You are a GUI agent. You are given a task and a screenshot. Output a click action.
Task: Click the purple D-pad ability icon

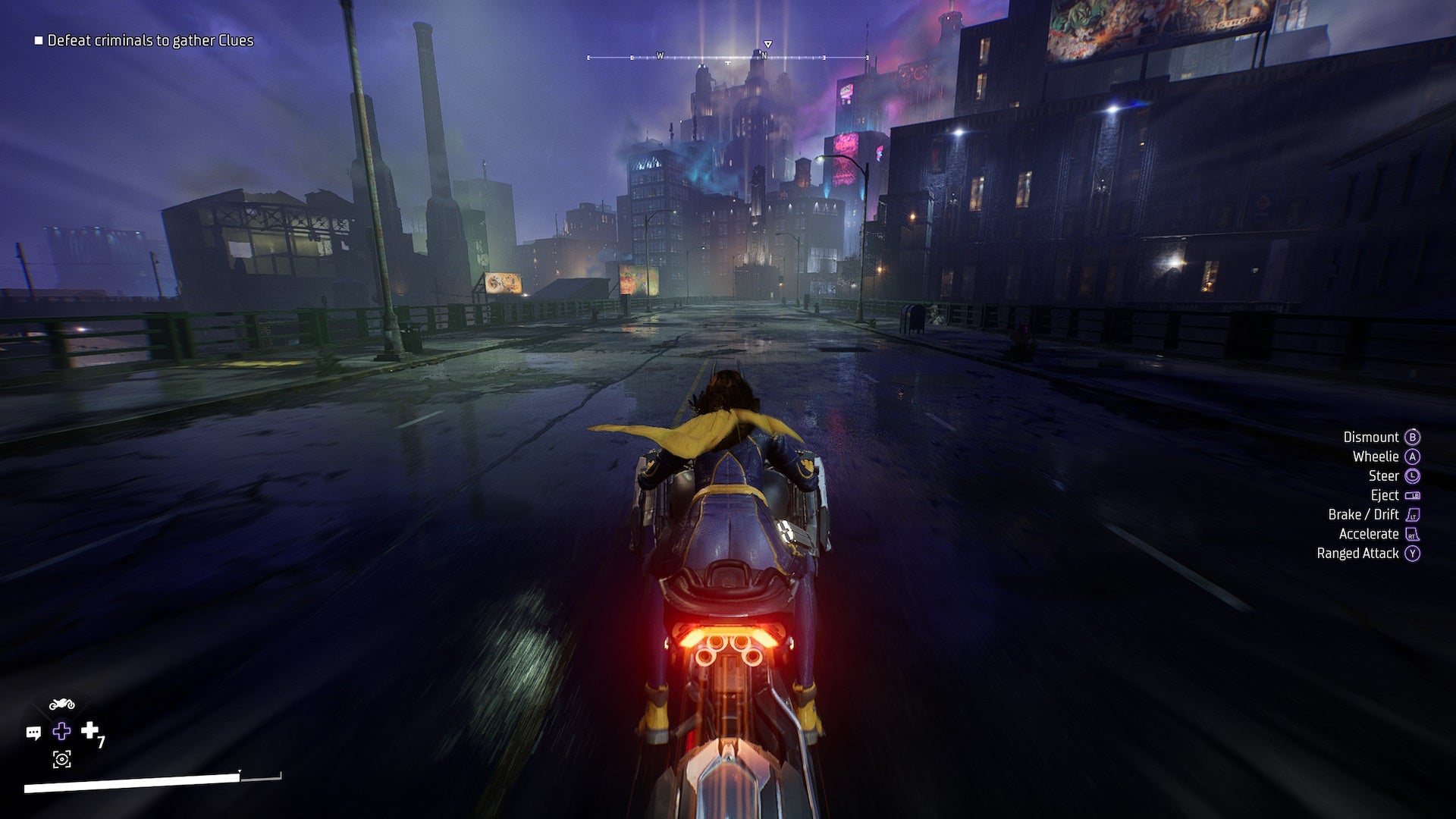62,730
